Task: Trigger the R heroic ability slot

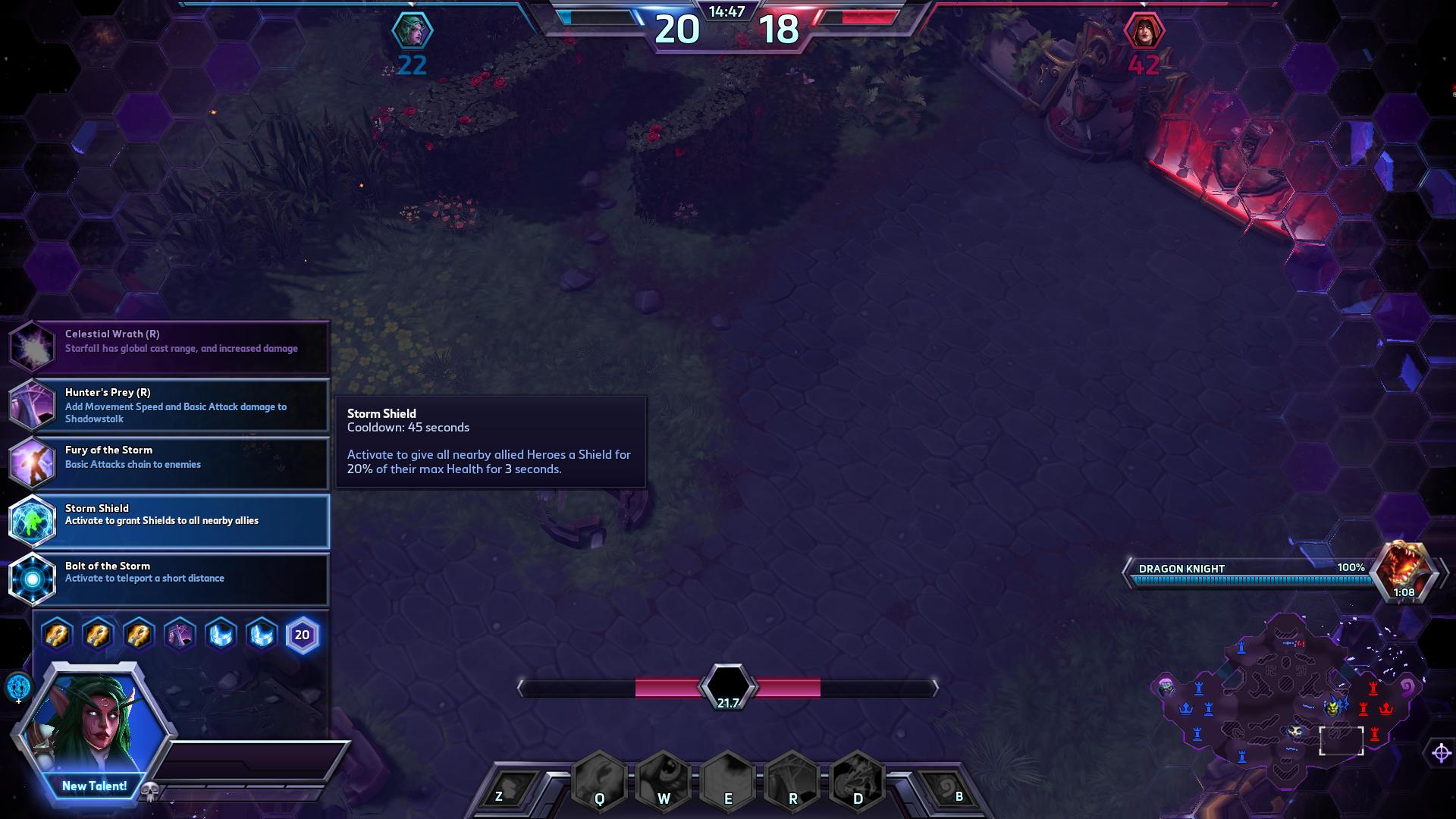Action: [792, 781]
